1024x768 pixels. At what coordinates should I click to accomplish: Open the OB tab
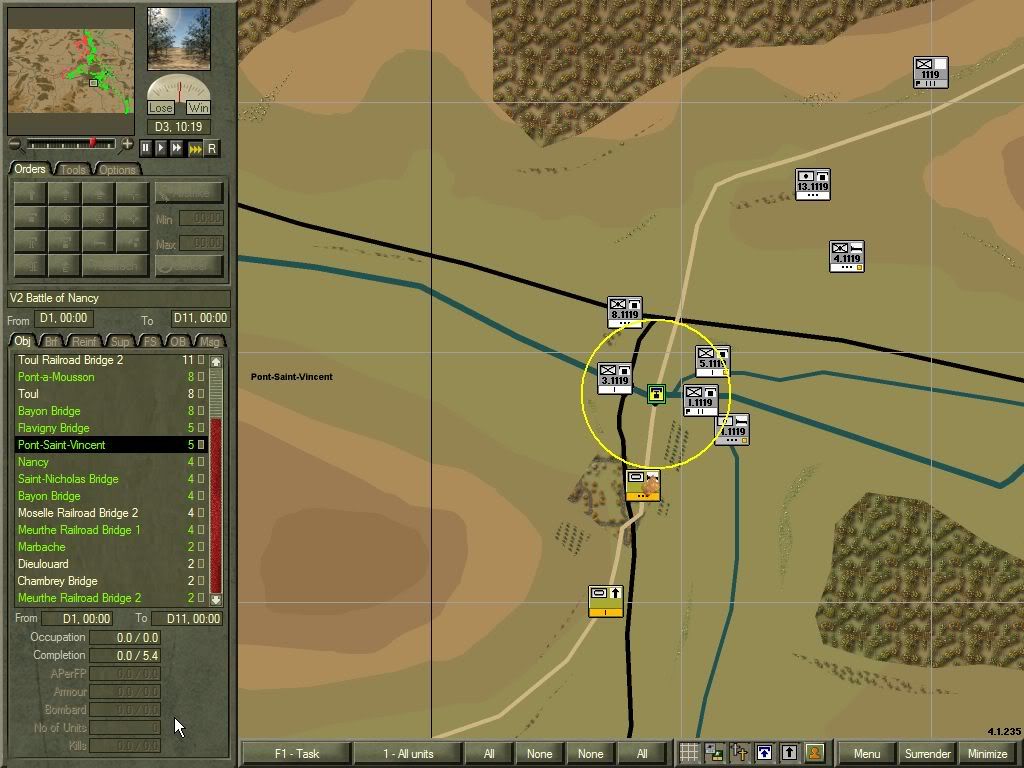point(178,342)
